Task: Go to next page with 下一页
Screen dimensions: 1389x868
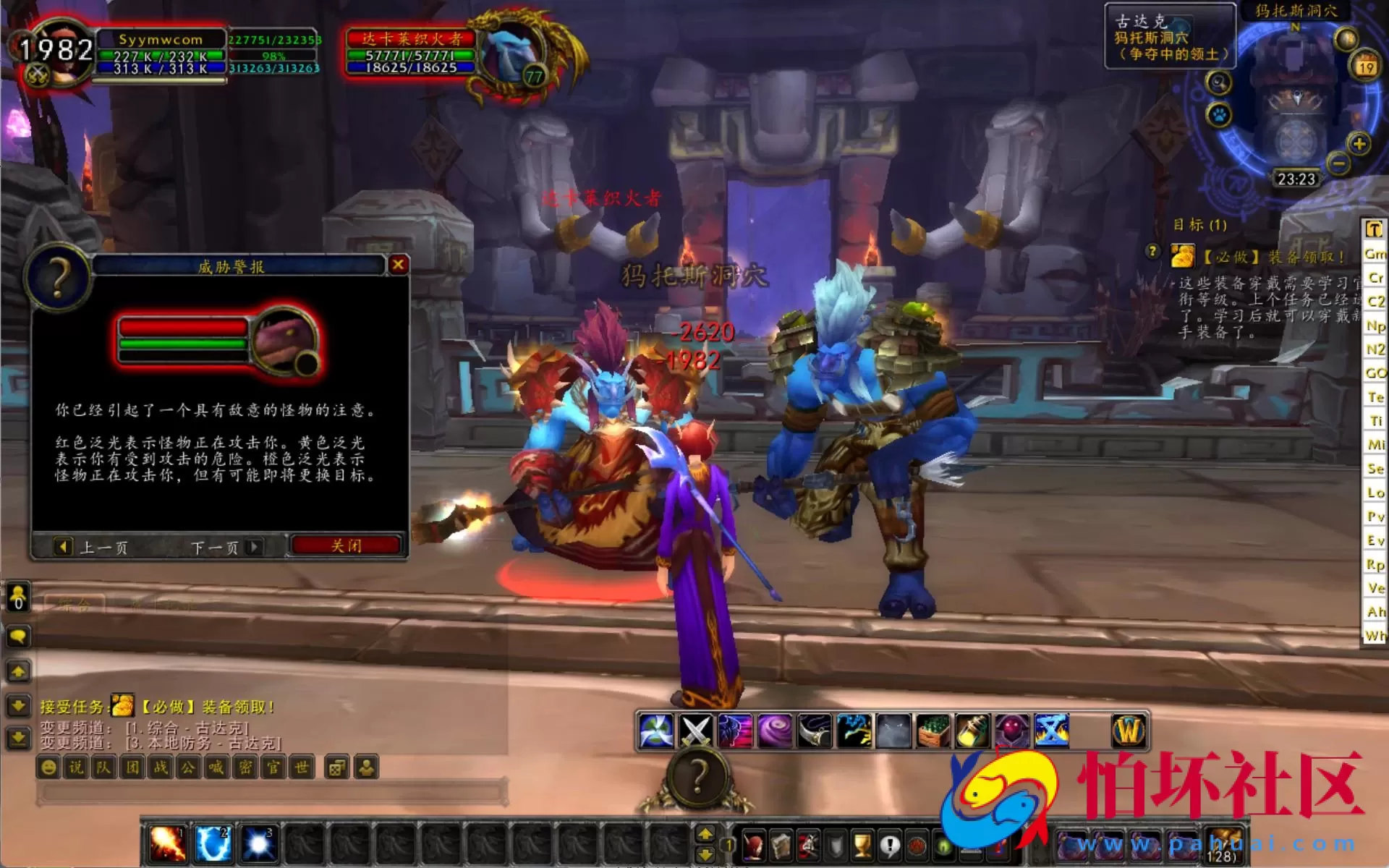Action: tap(215, 548)
